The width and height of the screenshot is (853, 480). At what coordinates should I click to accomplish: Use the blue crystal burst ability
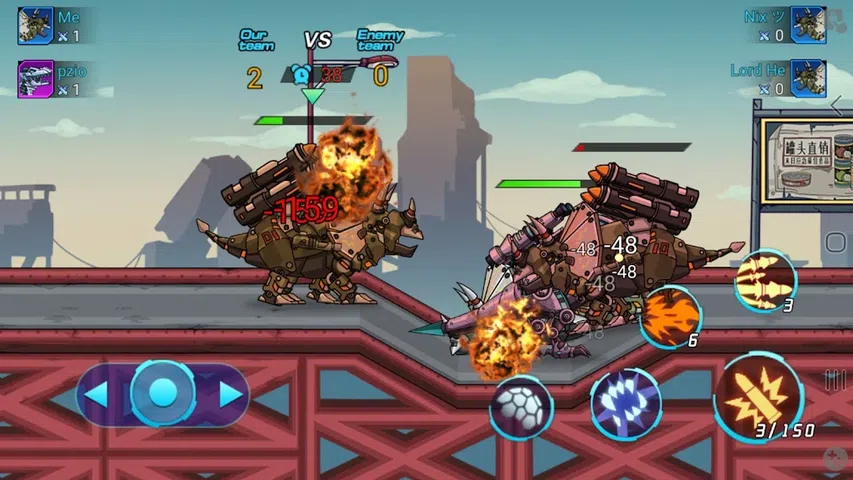625,404
